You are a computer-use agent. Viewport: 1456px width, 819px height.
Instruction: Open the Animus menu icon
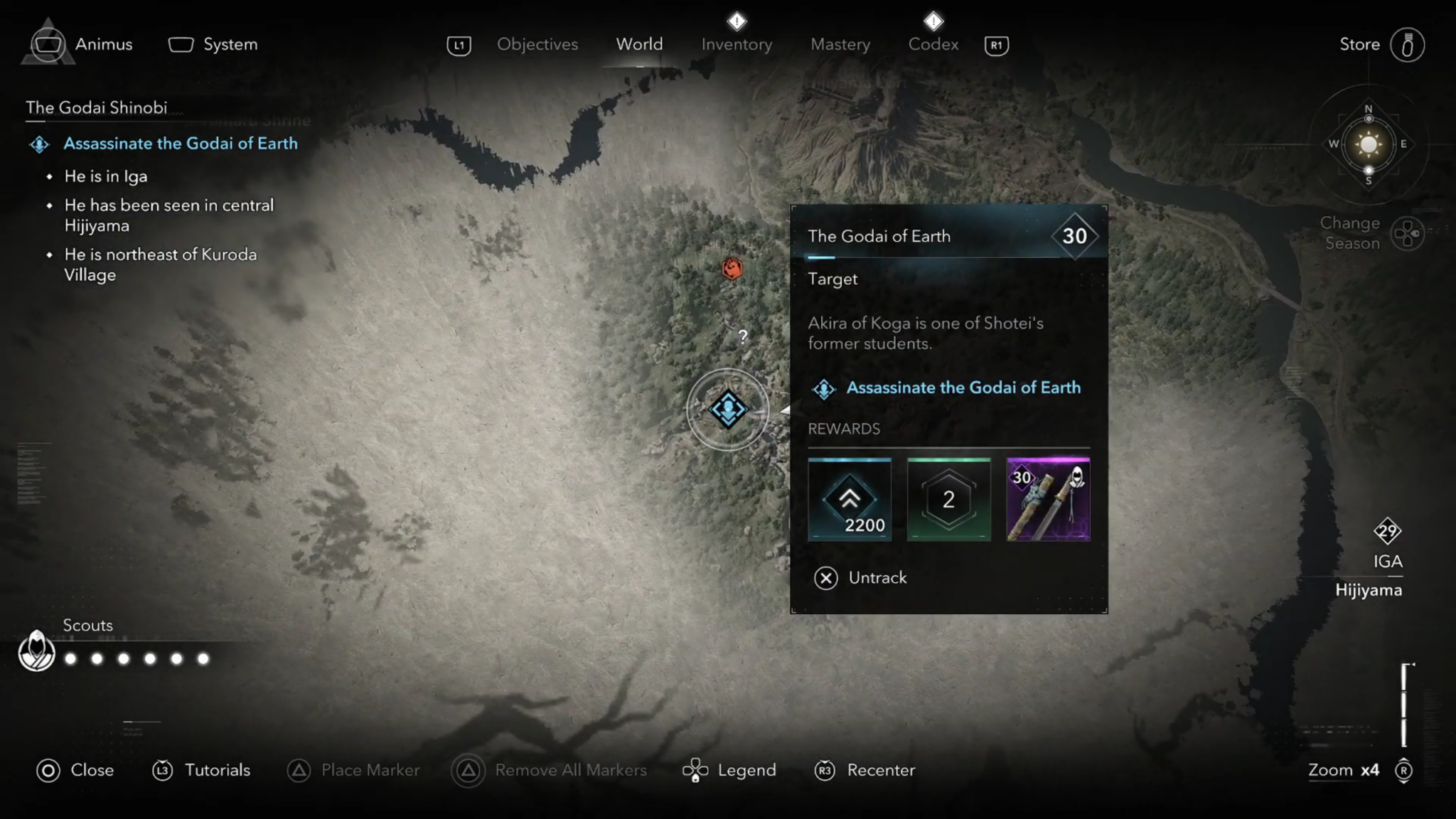click(48, 44)
